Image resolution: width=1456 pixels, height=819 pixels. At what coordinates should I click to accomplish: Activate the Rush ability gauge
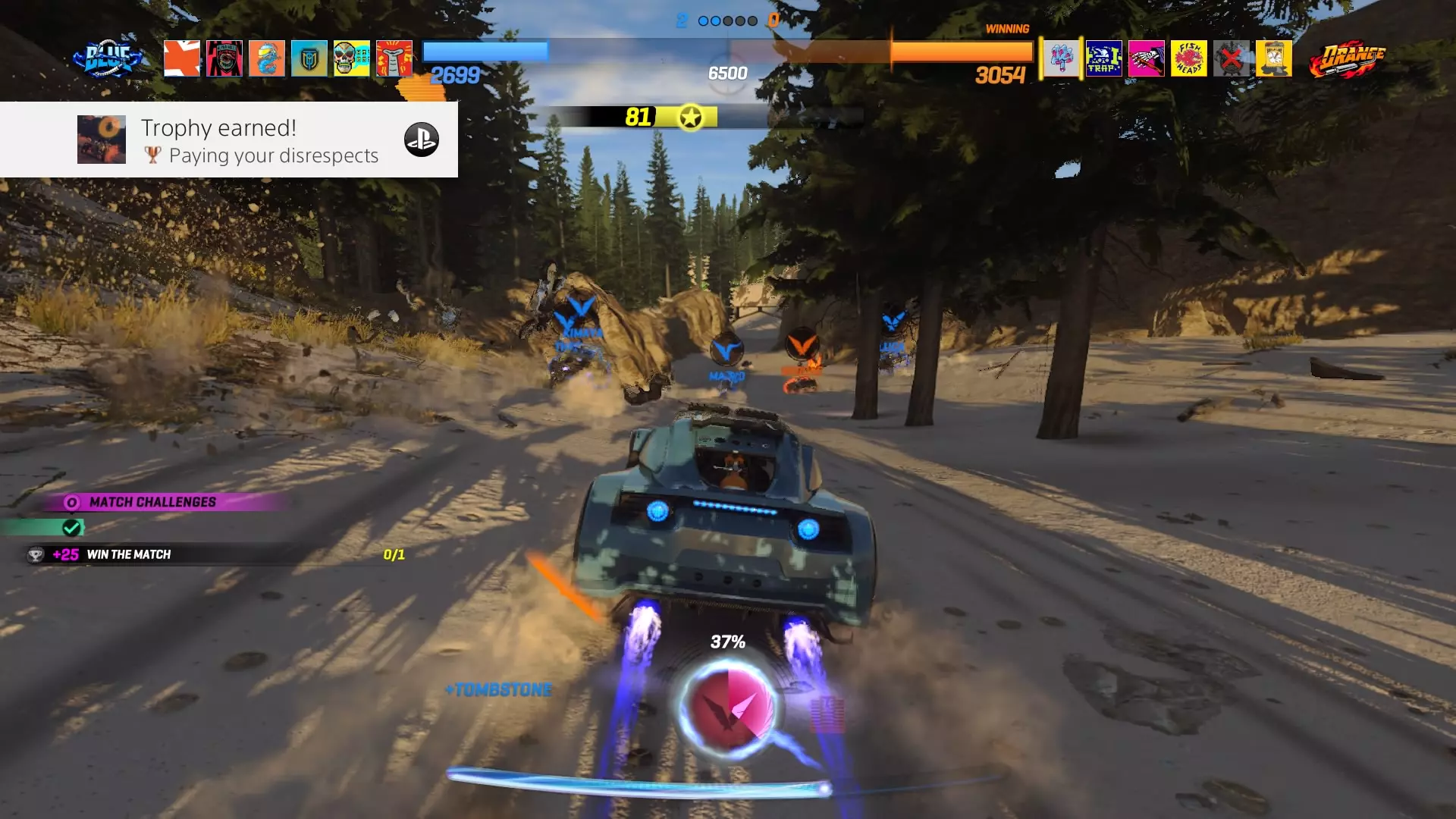pyautogui.click(x=727, y=708)
